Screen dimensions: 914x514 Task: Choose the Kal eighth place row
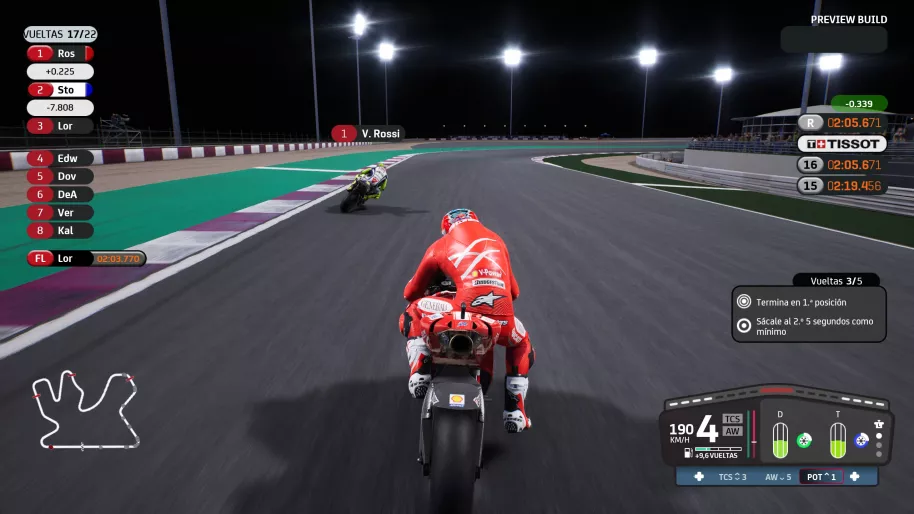click(x=60, y=230)
